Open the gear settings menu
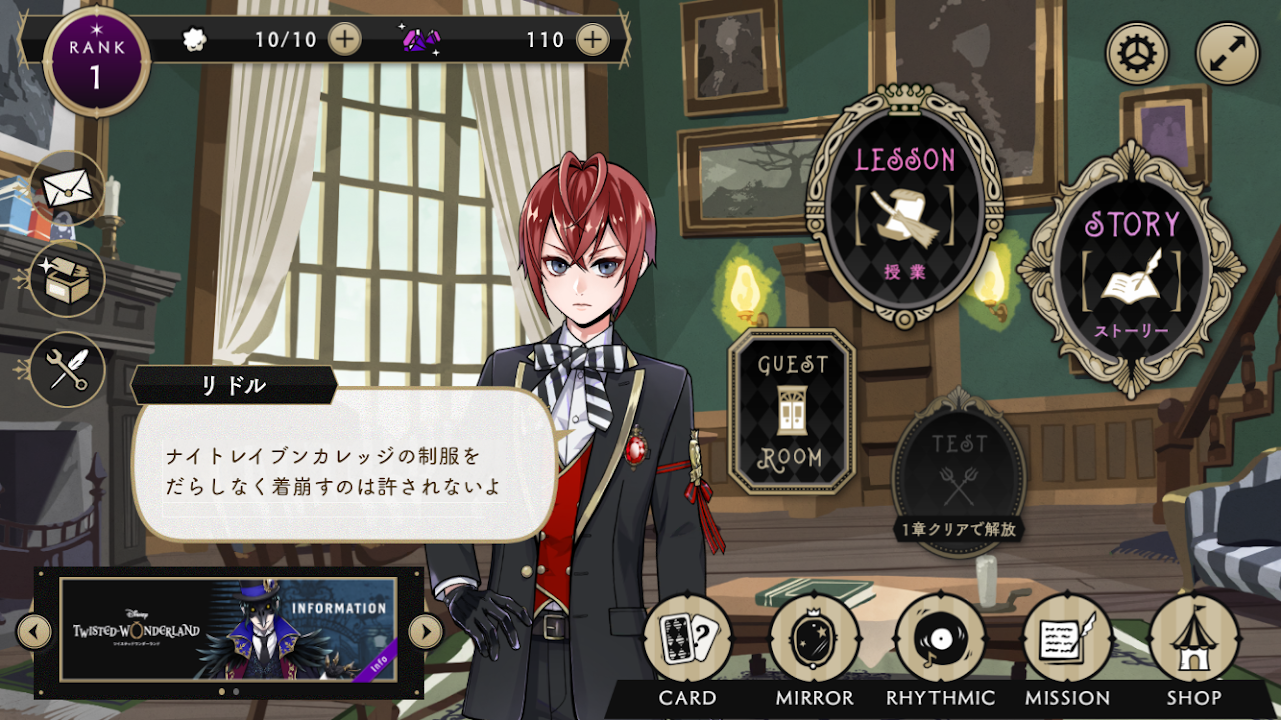 pyautogui.click(x=1137, y=53)
